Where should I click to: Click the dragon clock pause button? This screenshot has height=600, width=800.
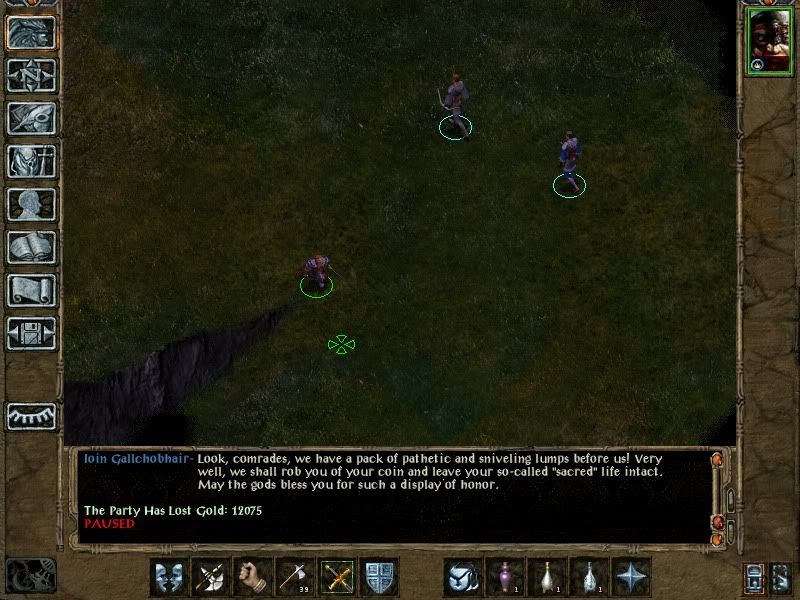30,575
